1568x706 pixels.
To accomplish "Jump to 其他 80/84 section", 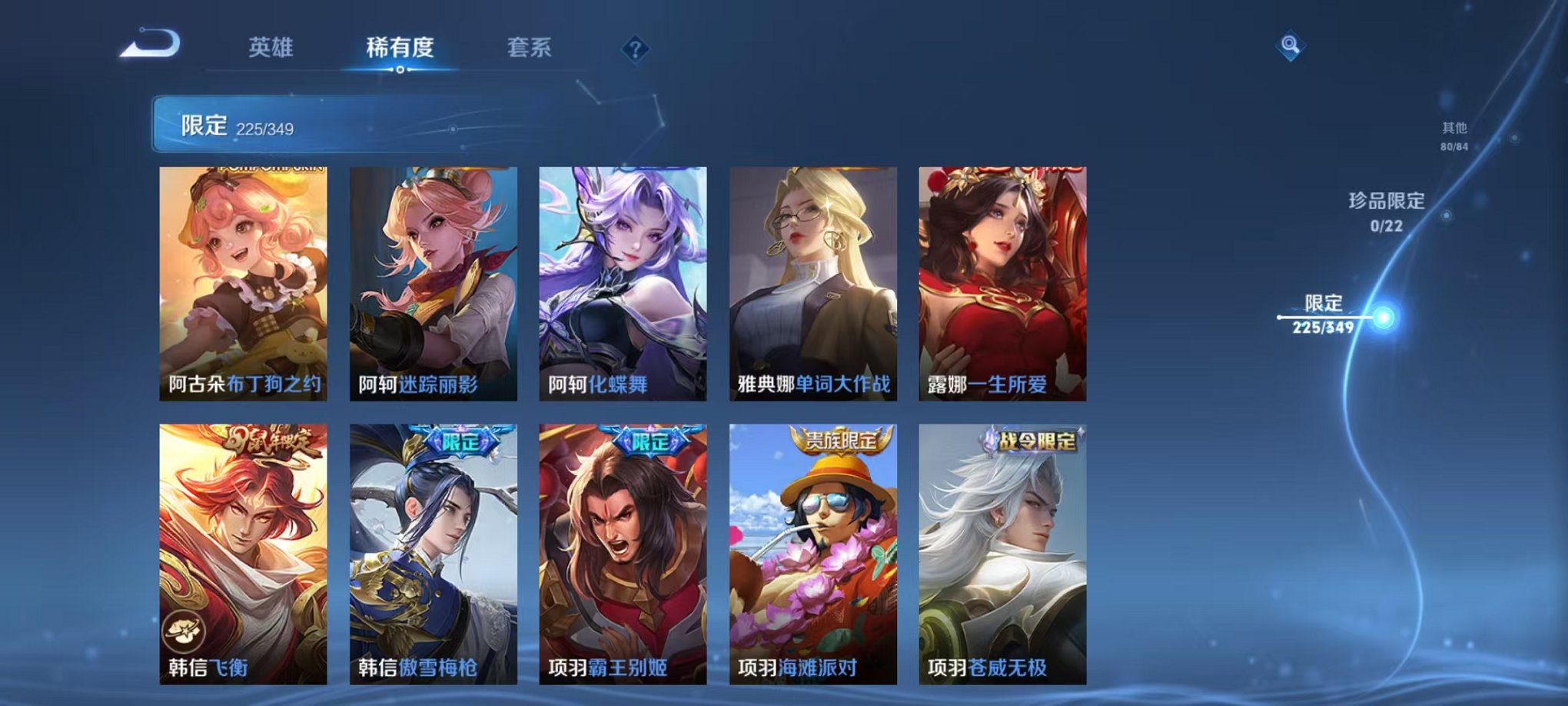I will point(1453,137).
